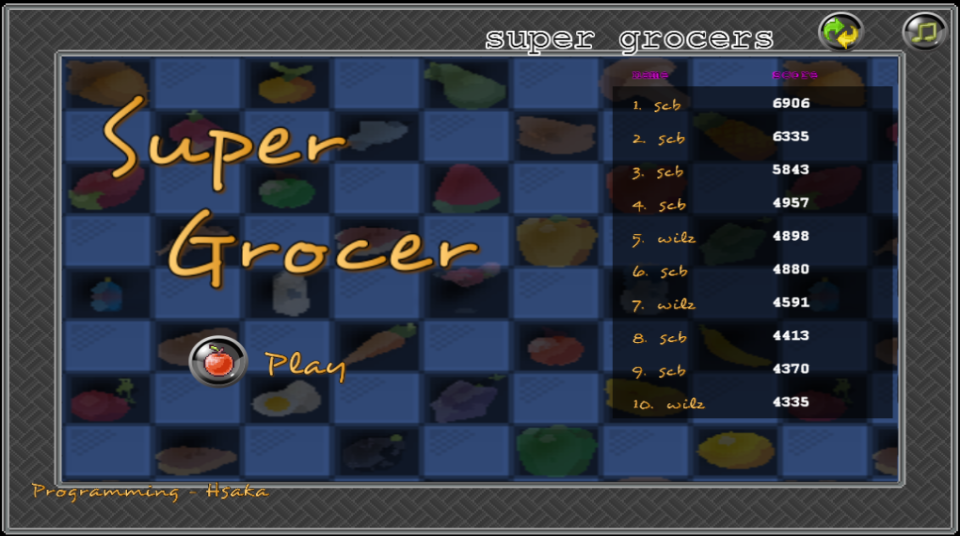The height and width of the screenshot is (536, 960).
Task: Click the green refresh arrows icon
Action: pos(840,32)
